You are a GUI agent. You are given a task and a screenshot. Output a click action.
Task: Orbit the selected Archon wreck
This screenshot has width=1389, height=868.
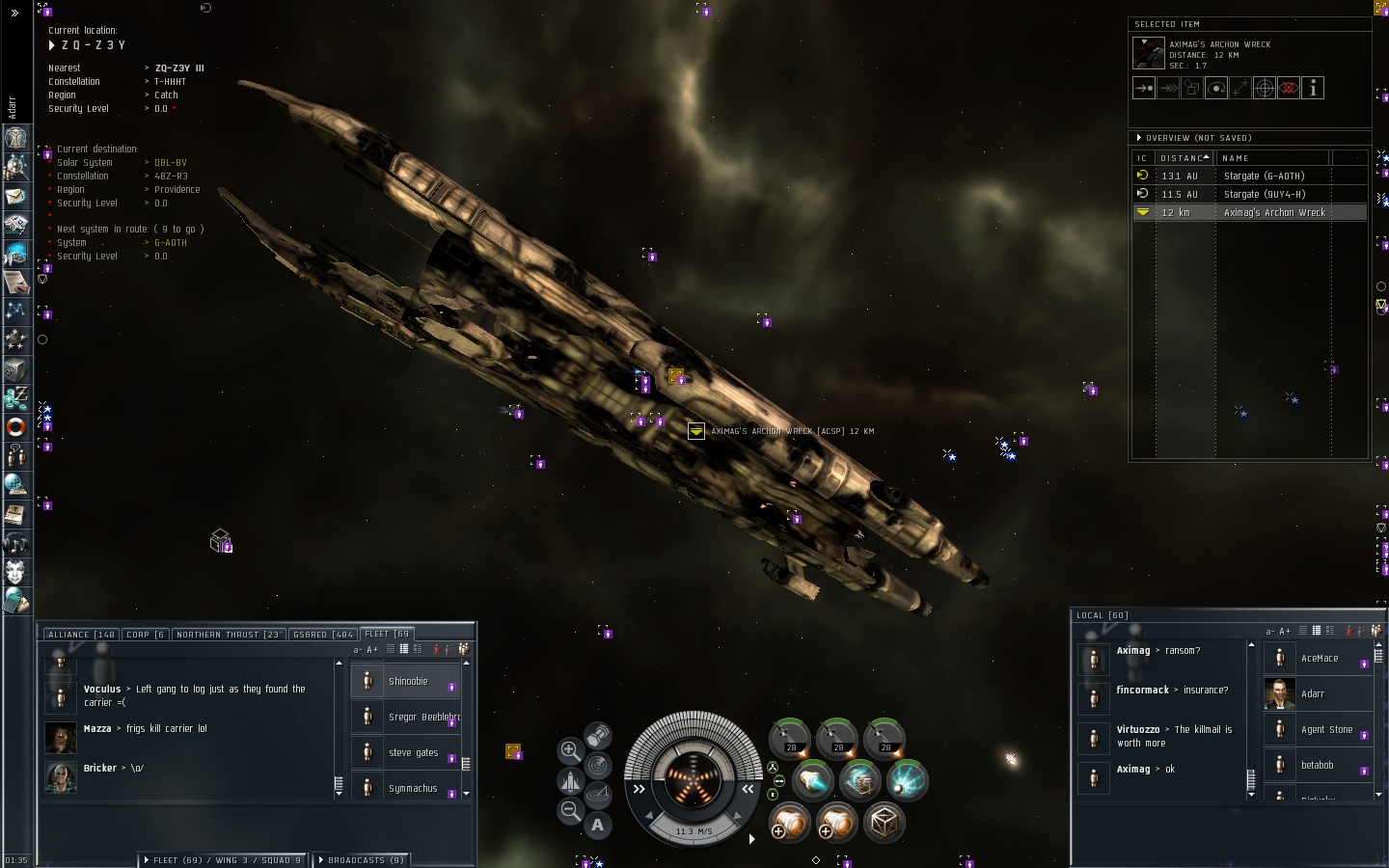(x=1216, y=89)
